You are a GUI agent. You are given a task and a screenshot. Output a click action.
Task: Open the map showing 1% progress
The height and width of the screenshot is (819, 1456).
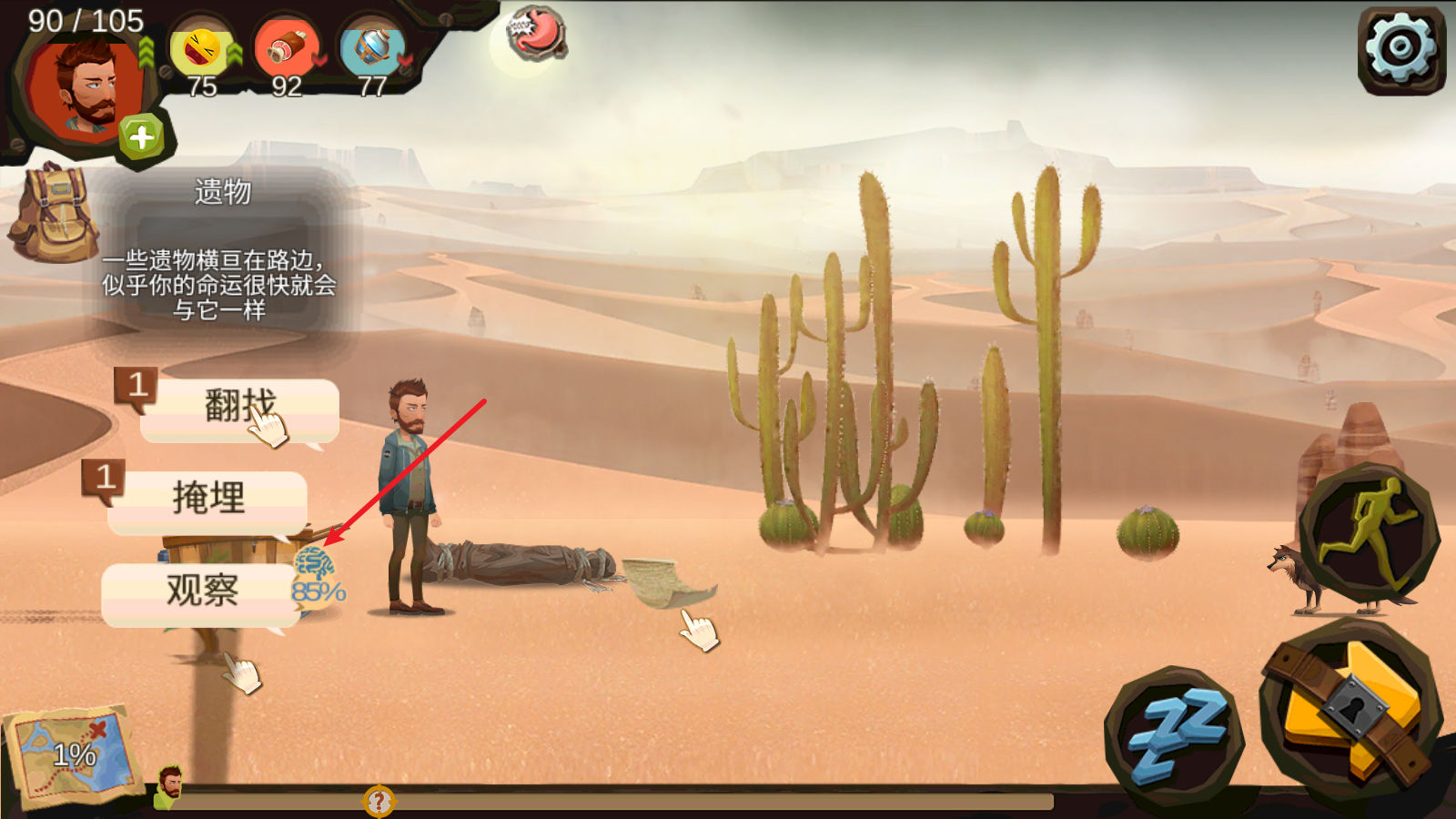(x=73, y=755)
